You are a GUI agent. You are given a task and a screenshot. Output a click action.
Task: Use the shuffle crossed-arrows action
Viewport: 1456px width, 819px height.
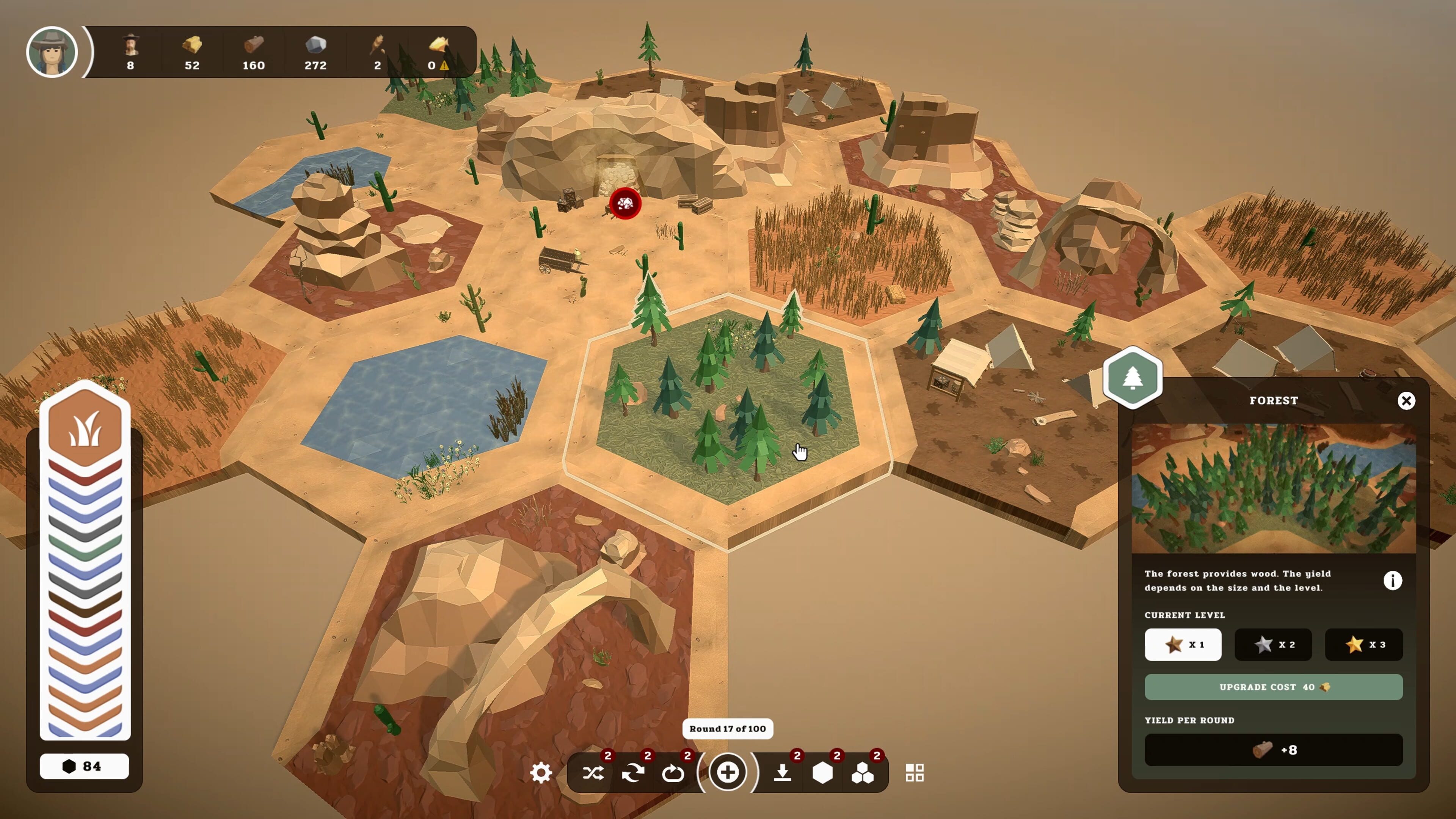click(x=593, y=773)
